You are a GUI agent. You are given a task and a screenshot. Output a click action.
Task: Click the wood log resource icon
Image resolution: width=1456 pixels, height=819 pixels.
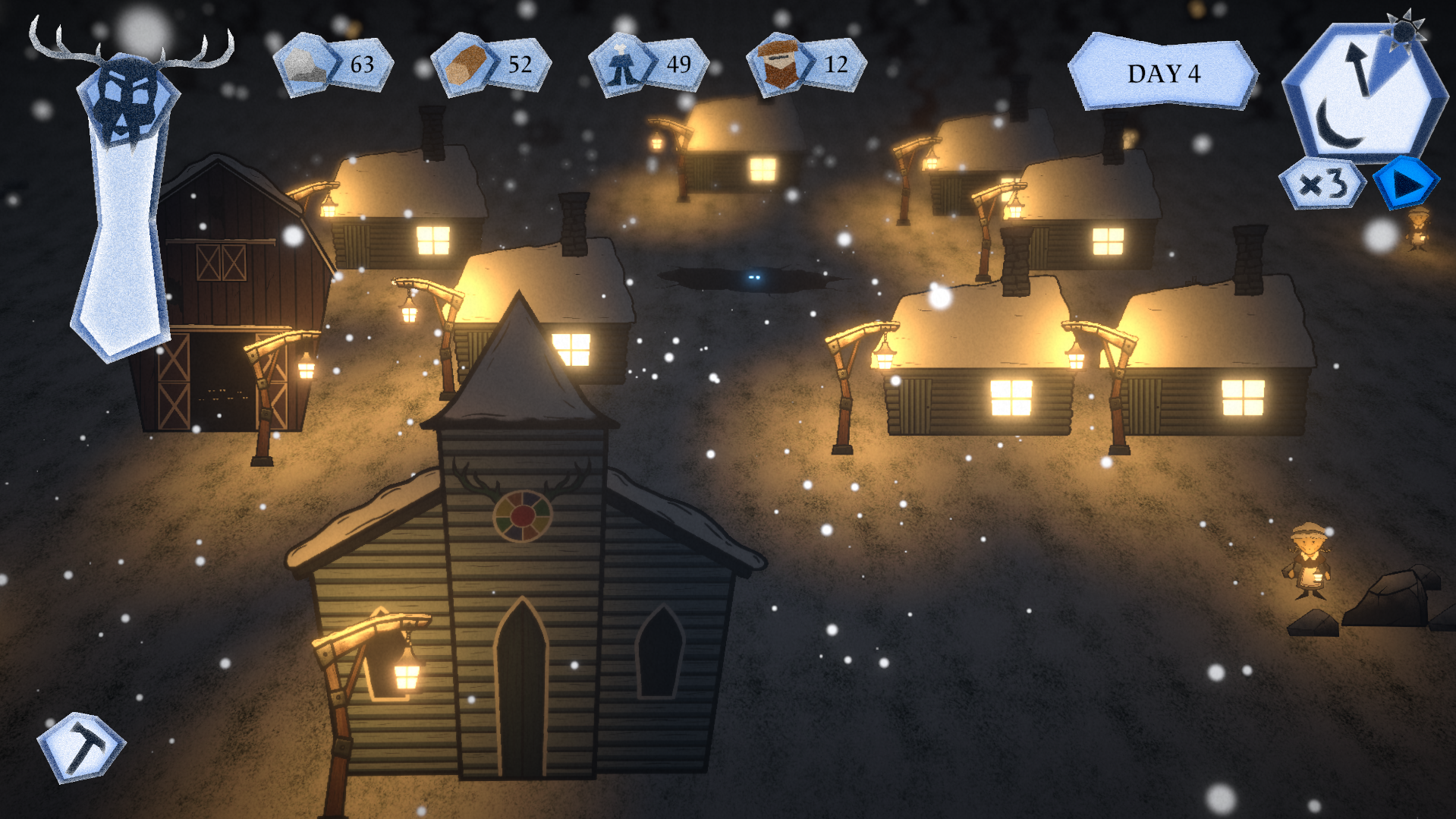pos(463,65)
